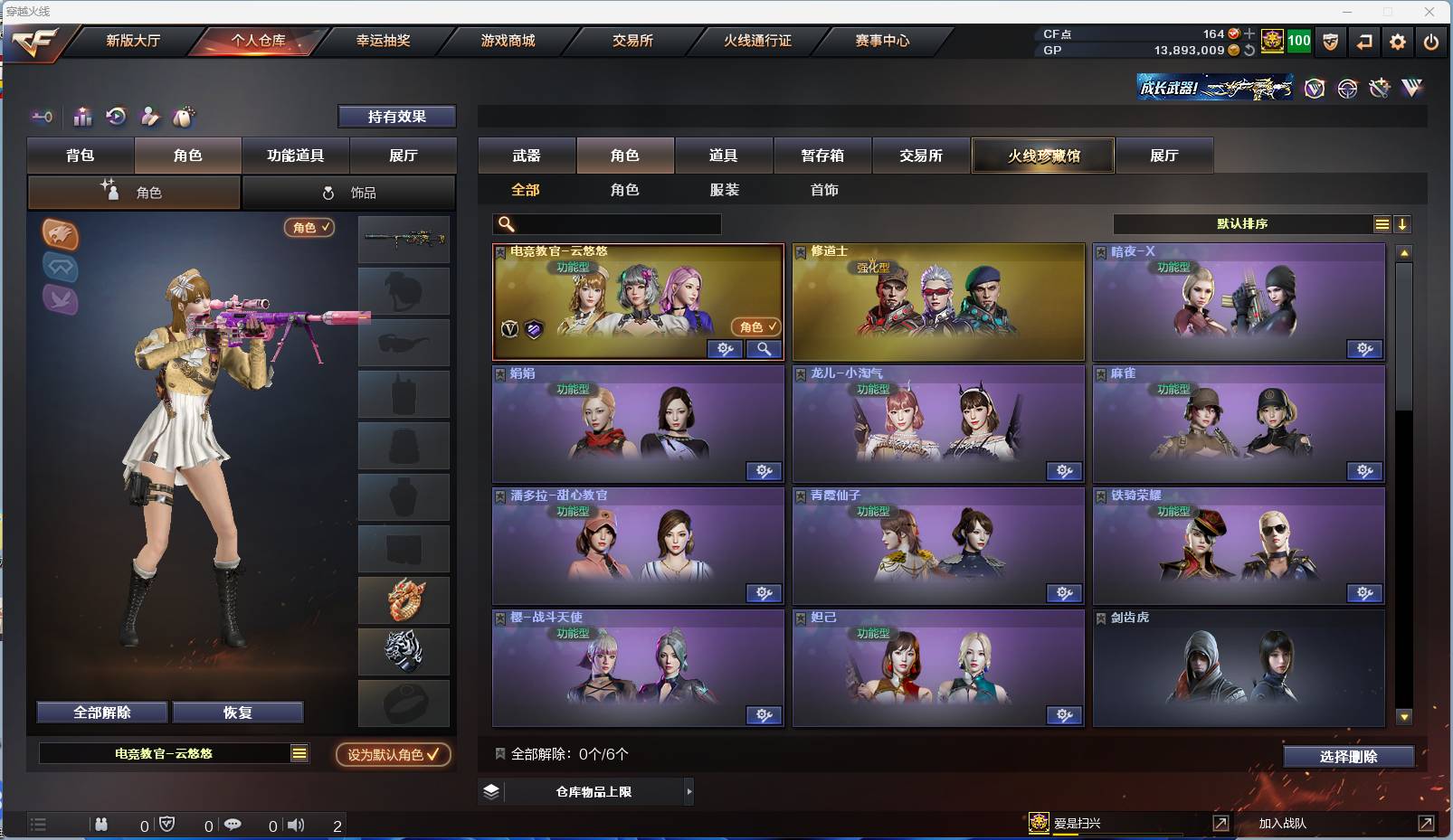The height and width of the screenshot is (840, 1453).
Task: Toggle the 角色 checkmark badge on selected character card
Action: (x=758, y=328)
